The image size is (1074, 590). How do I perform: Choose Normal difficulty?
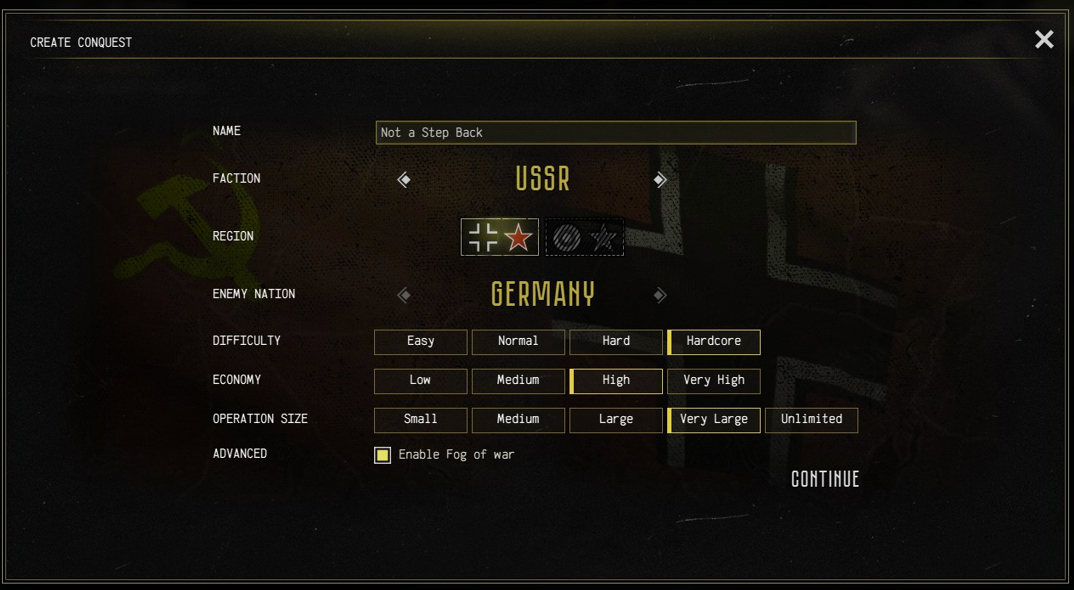pos(518,342)
